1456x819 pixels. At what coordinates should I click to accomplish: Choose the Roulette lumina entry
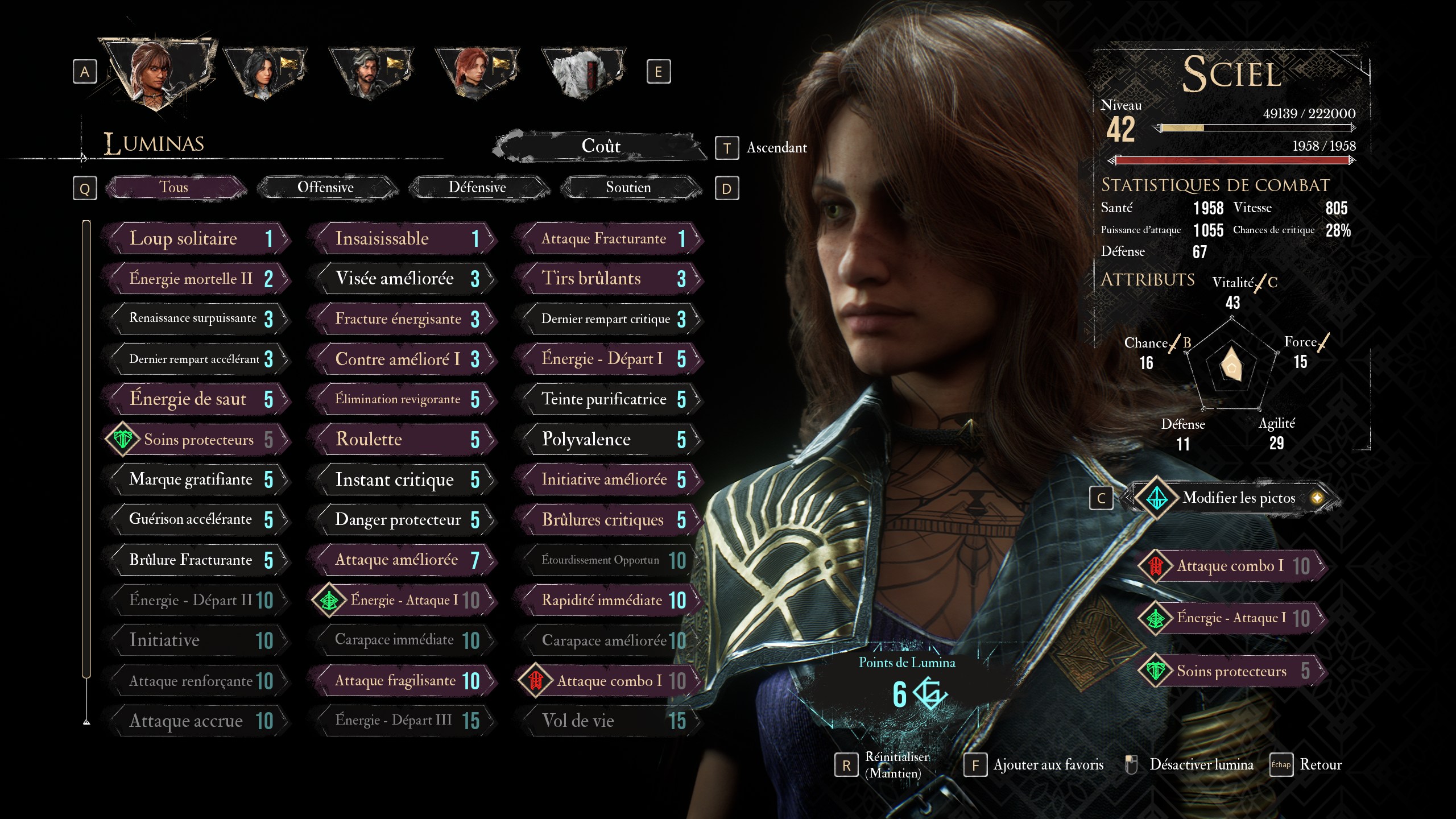(403, 440)
